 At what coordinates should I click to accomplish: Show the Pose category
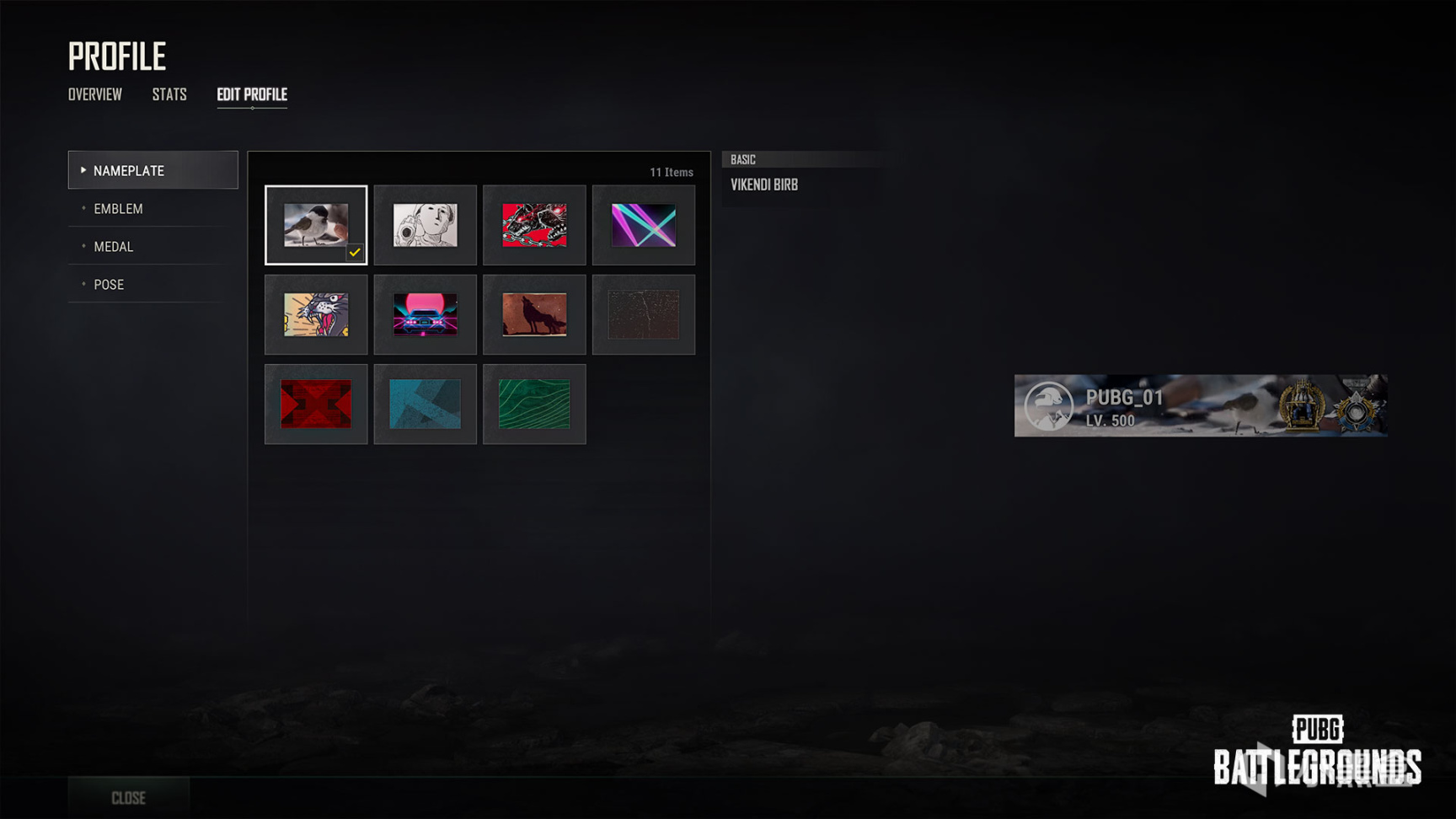pyautogui.click(x=109, y=285)
